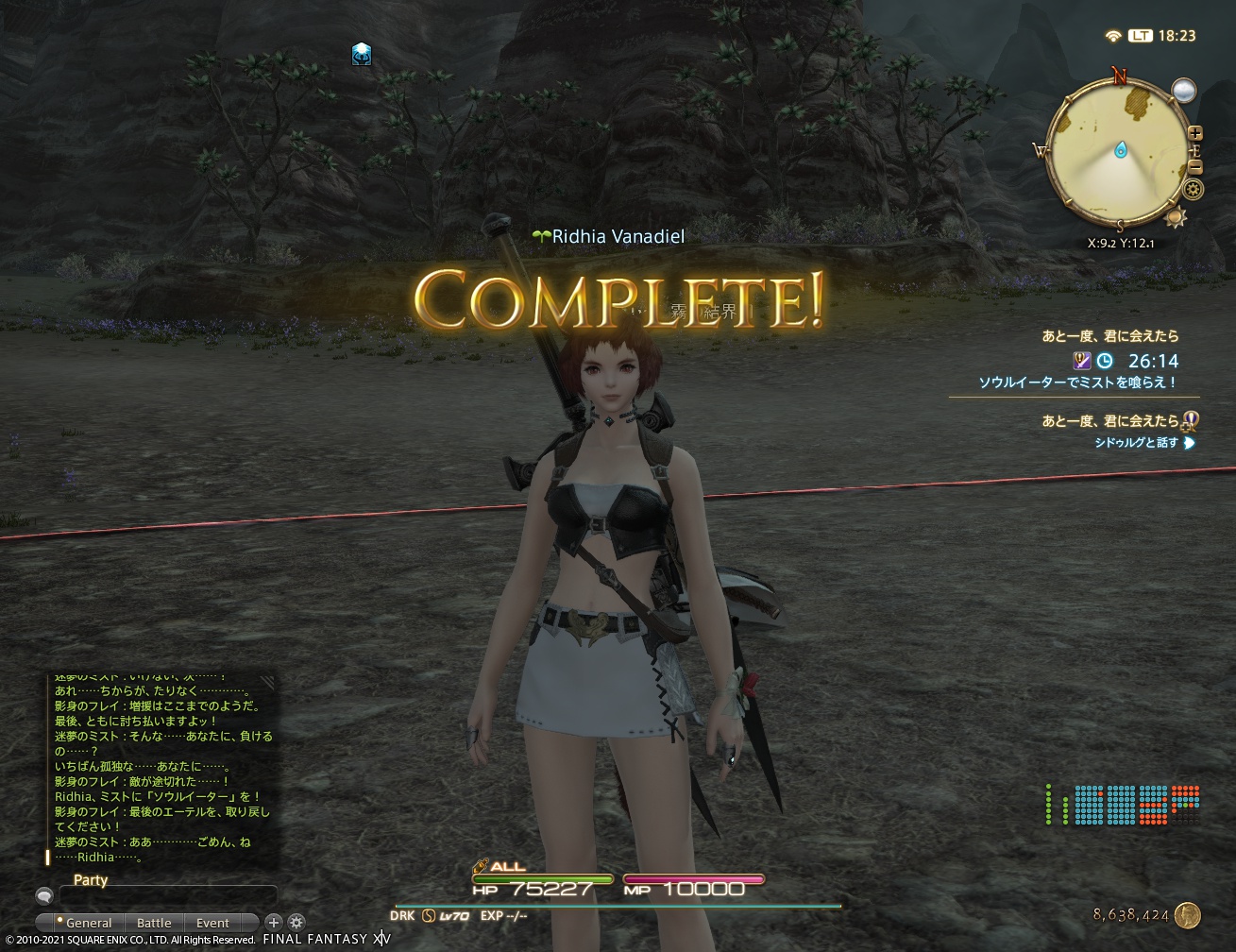Switch to the Event chat tab
The width and height of the screenshot is (1236, 952).
point(212,923)
